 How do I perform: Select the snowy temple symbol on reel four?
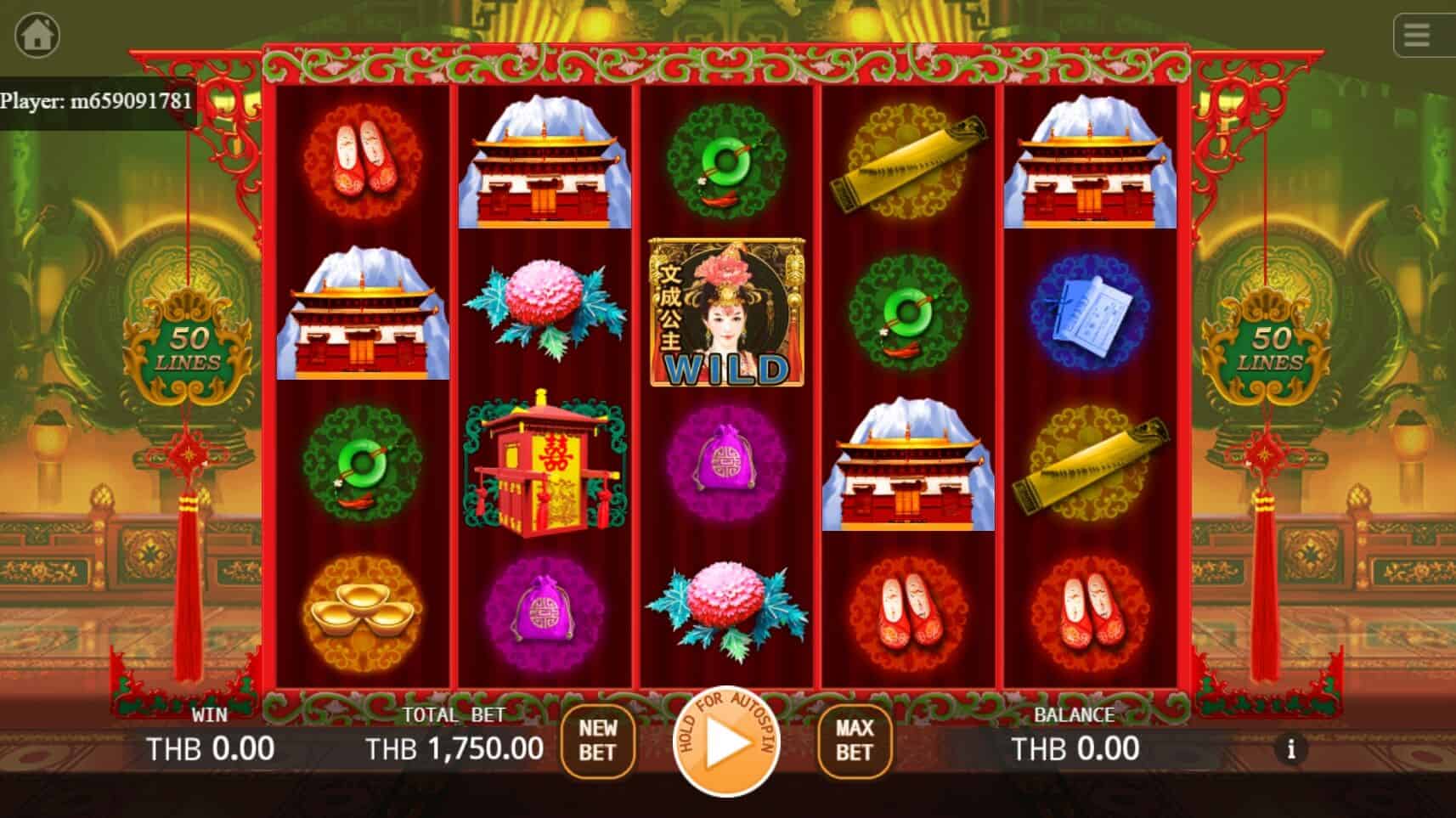(x=907, y=463)
